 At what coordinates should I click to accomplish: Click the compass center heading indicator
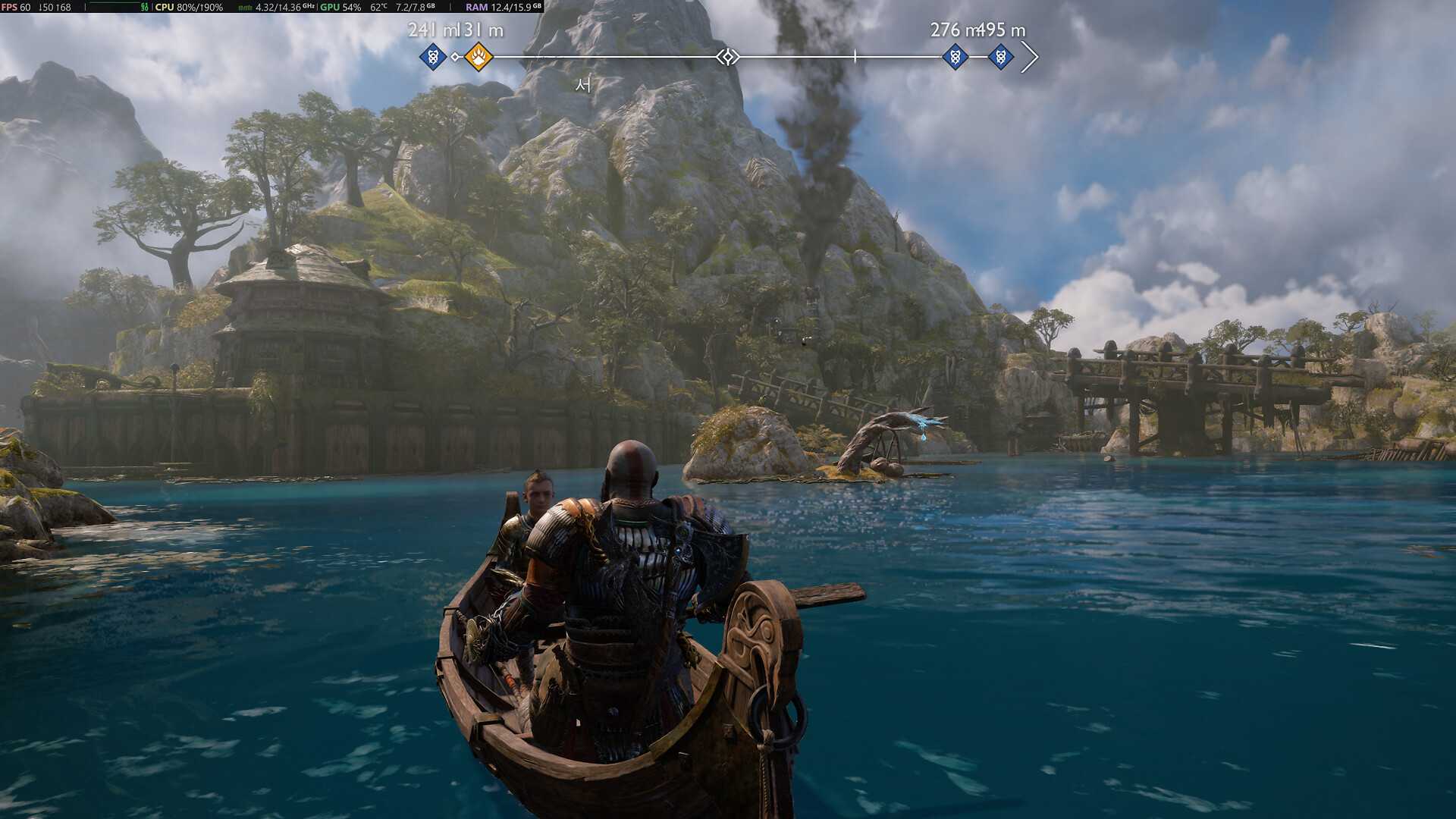(728, 57)
